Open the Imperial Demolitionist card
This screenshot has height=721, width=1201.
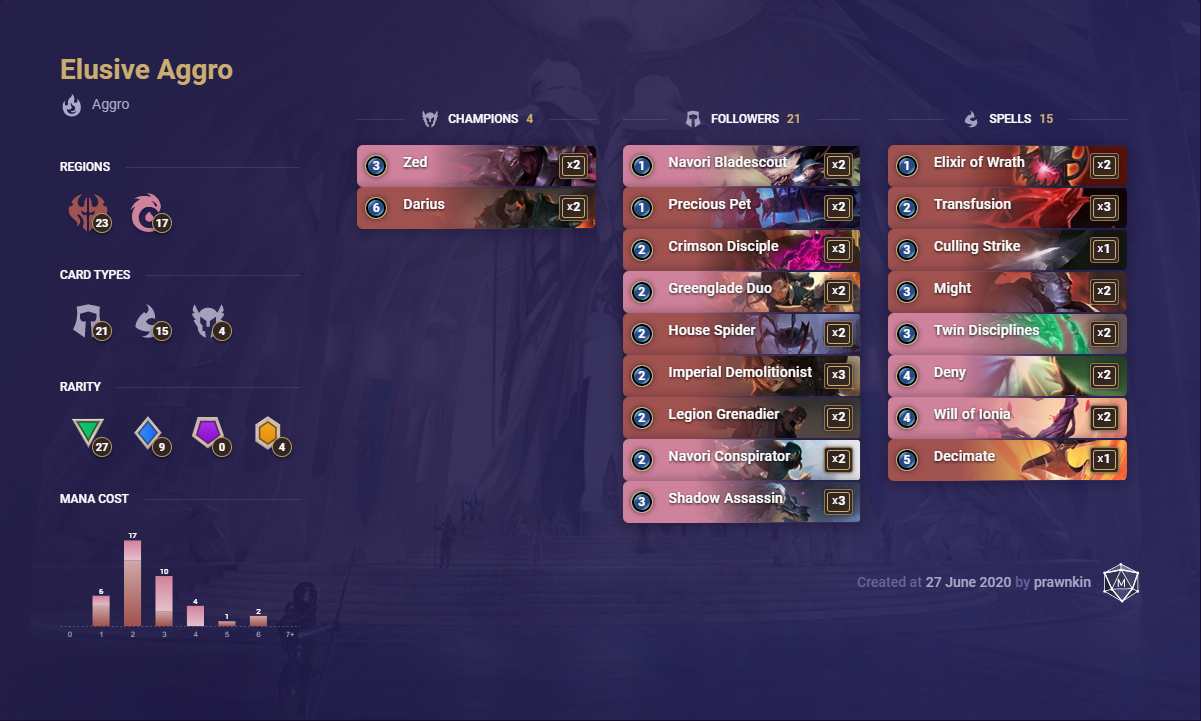click(x=741, y=376)
